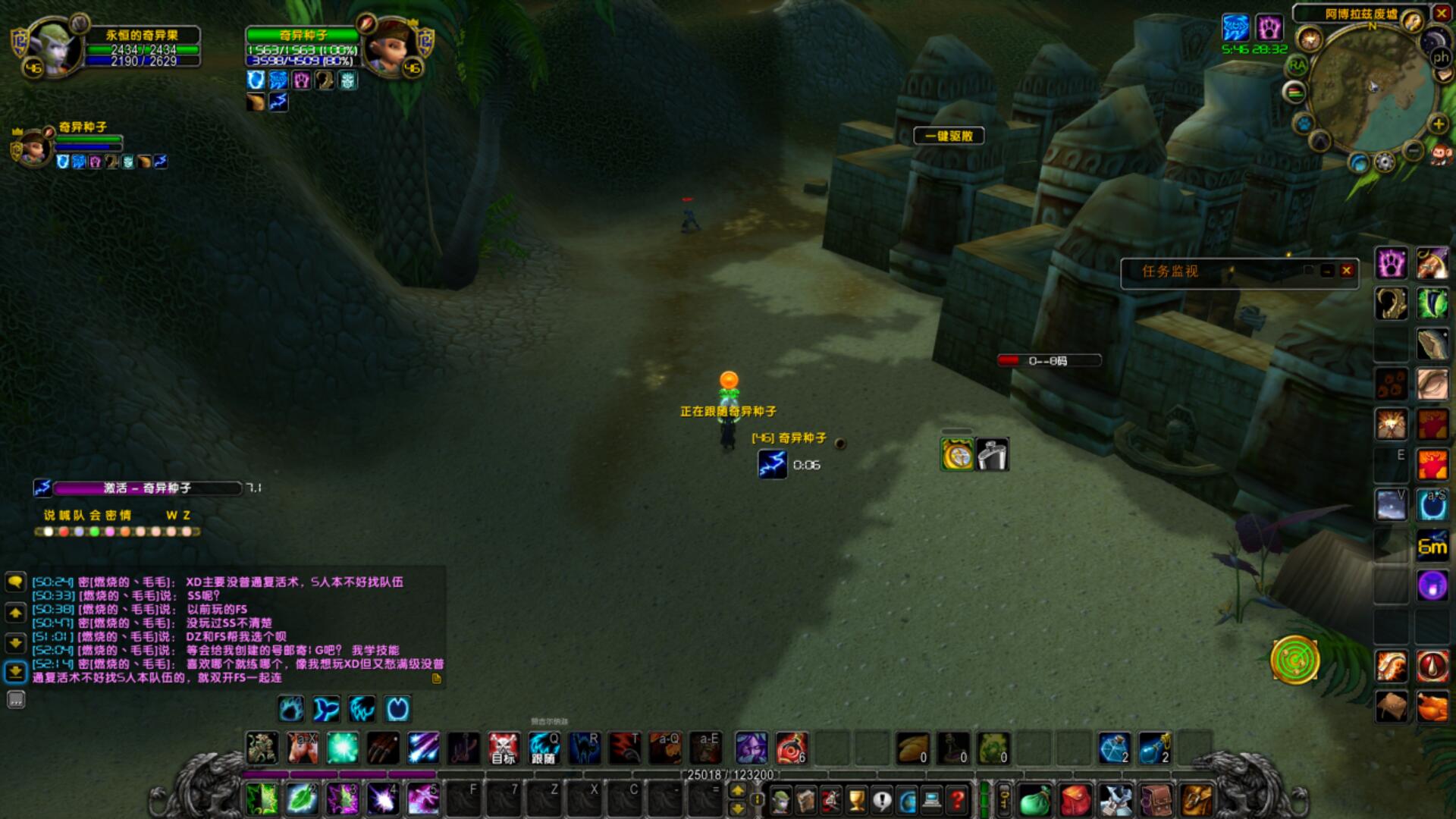Use the red potion with 6 charges
Viewport: 1456px width, 819px height.
point(792,748)
